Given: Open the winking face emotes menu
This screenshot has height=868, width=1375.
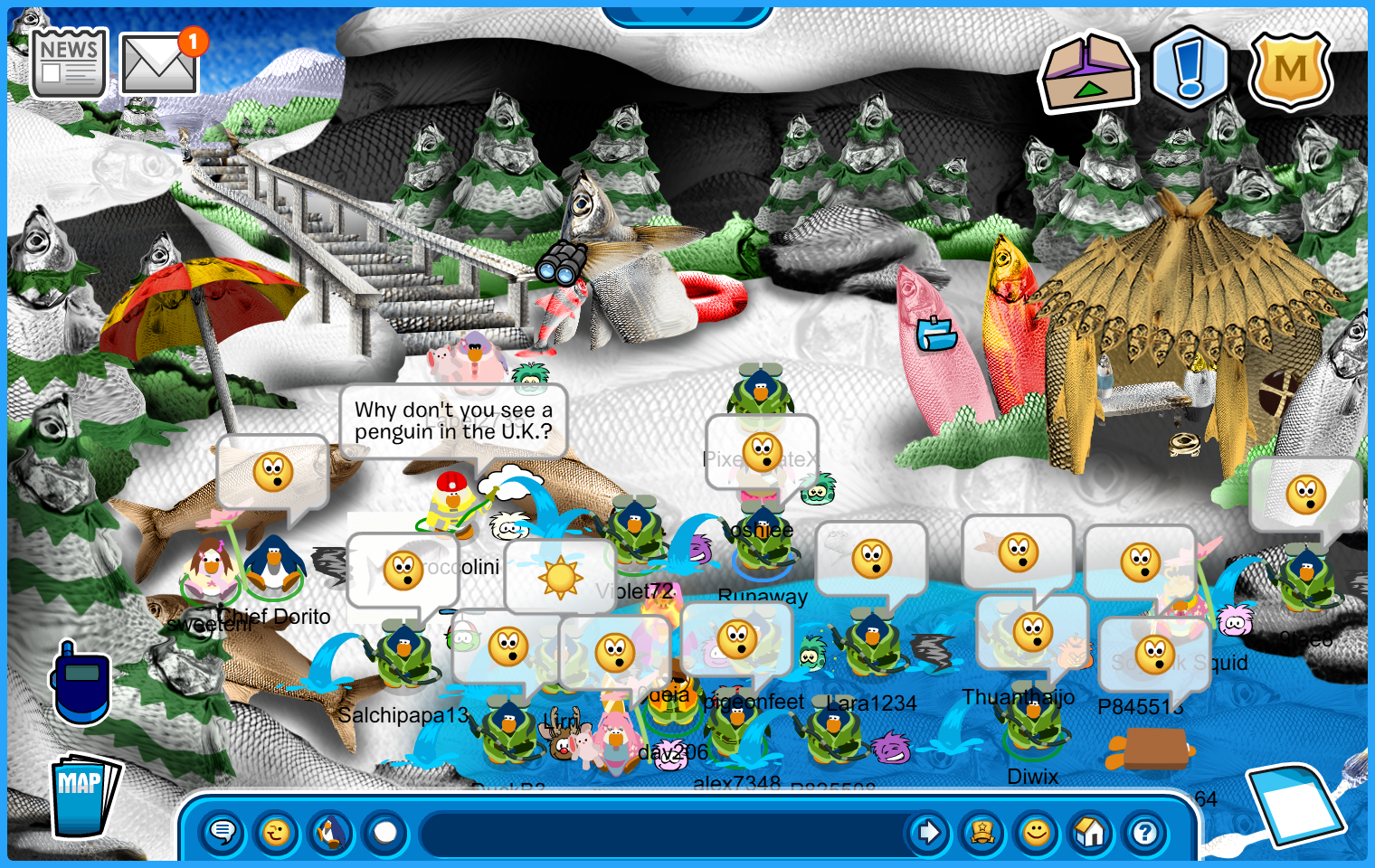Looking at the screenshot, I should [x=277, y=832].
